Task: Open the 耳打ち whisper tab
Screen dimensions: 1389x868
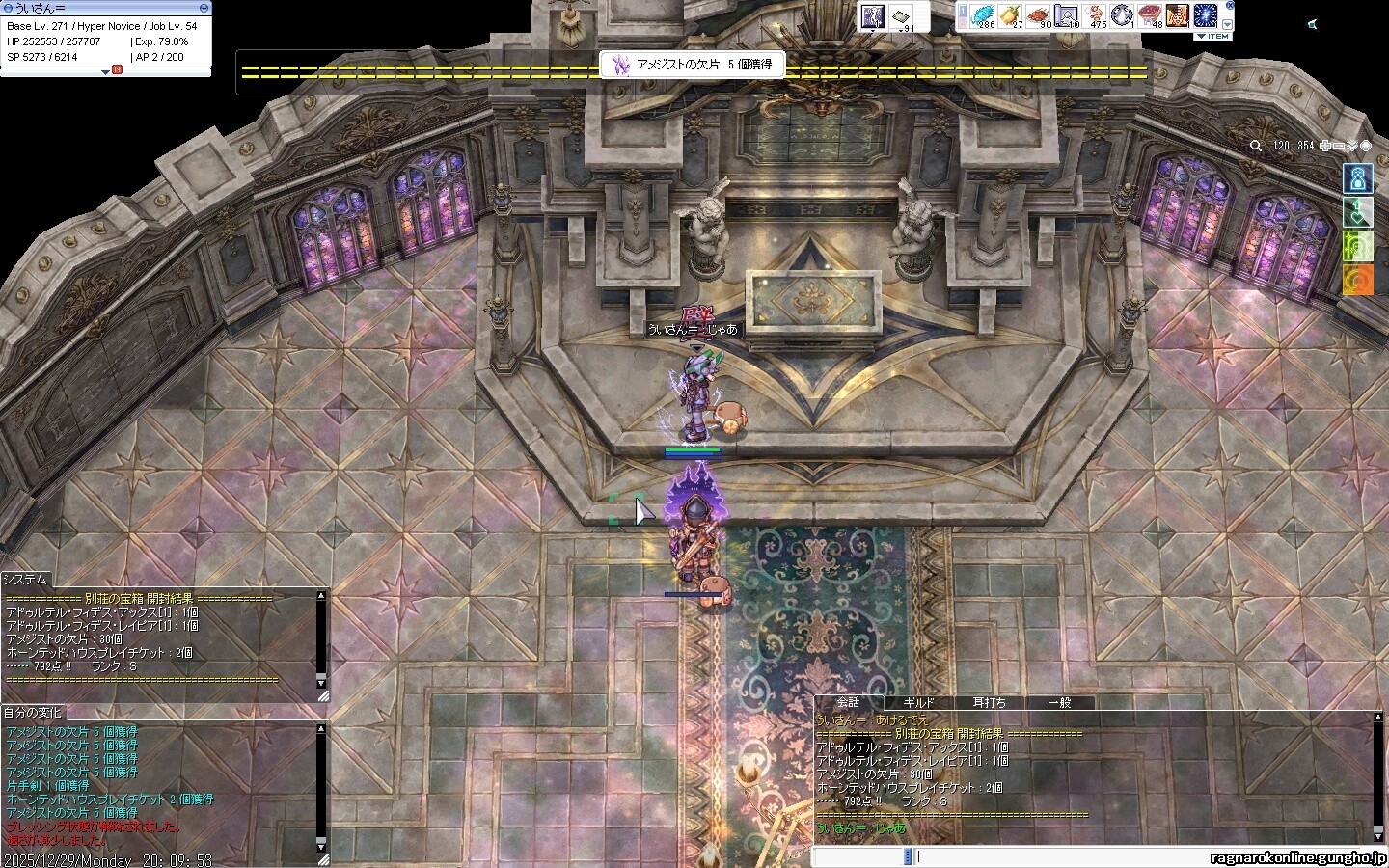Action: tap(989, 702)
